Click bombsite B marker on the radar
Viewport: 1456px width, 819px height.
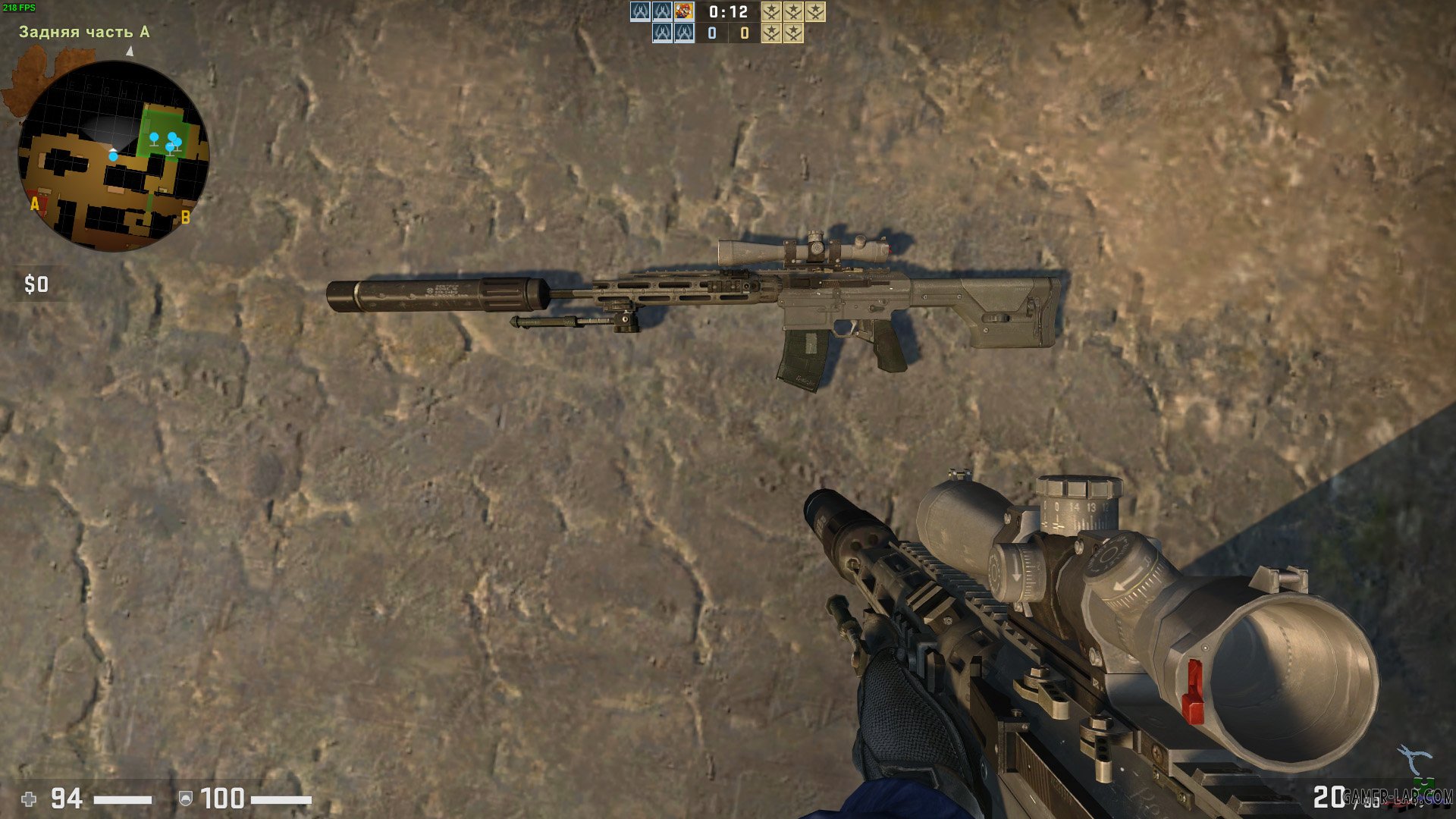pos(185,218)
